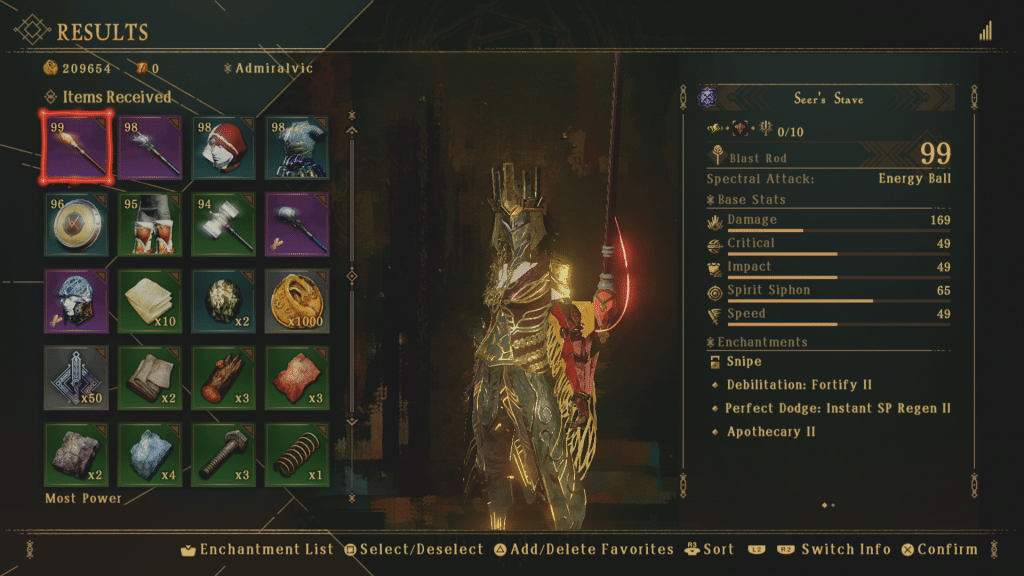Choose the pale blue ore x4 slot
Image resolution: width=1024 pixels, height=576 pixels.
(x=150, y=453)
